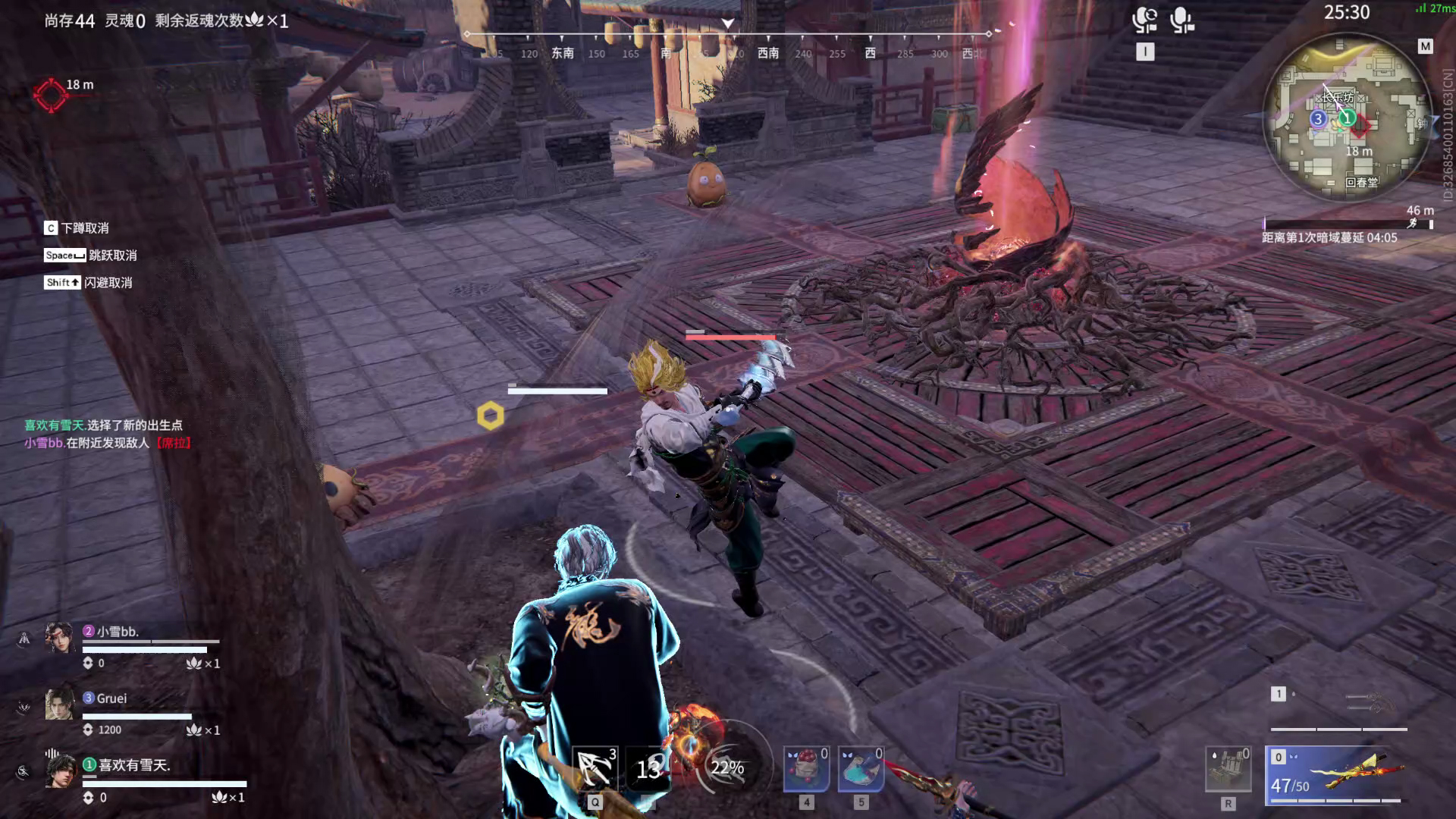
Task: Select the equipped weapon slot showing 47/50
Action: (x=1335, y=775)
